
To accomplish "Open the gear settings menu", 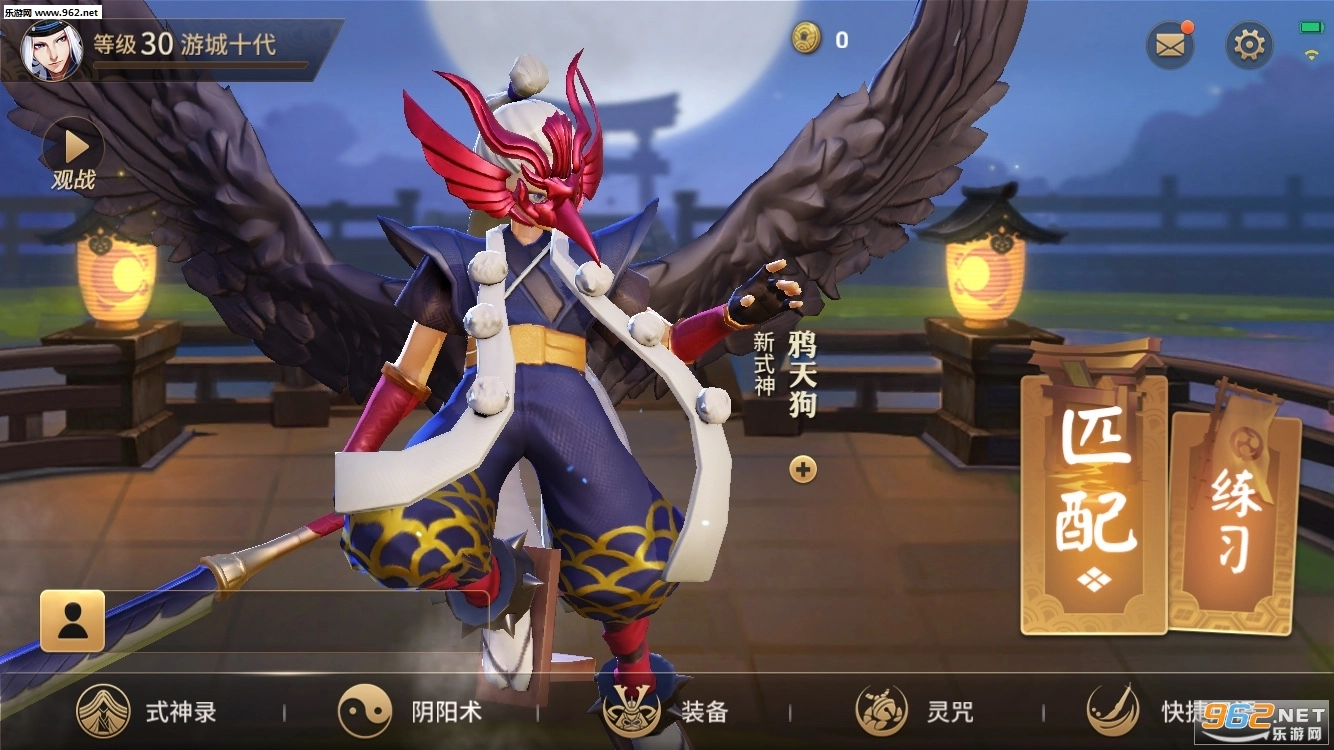I will click(1249, 45).
